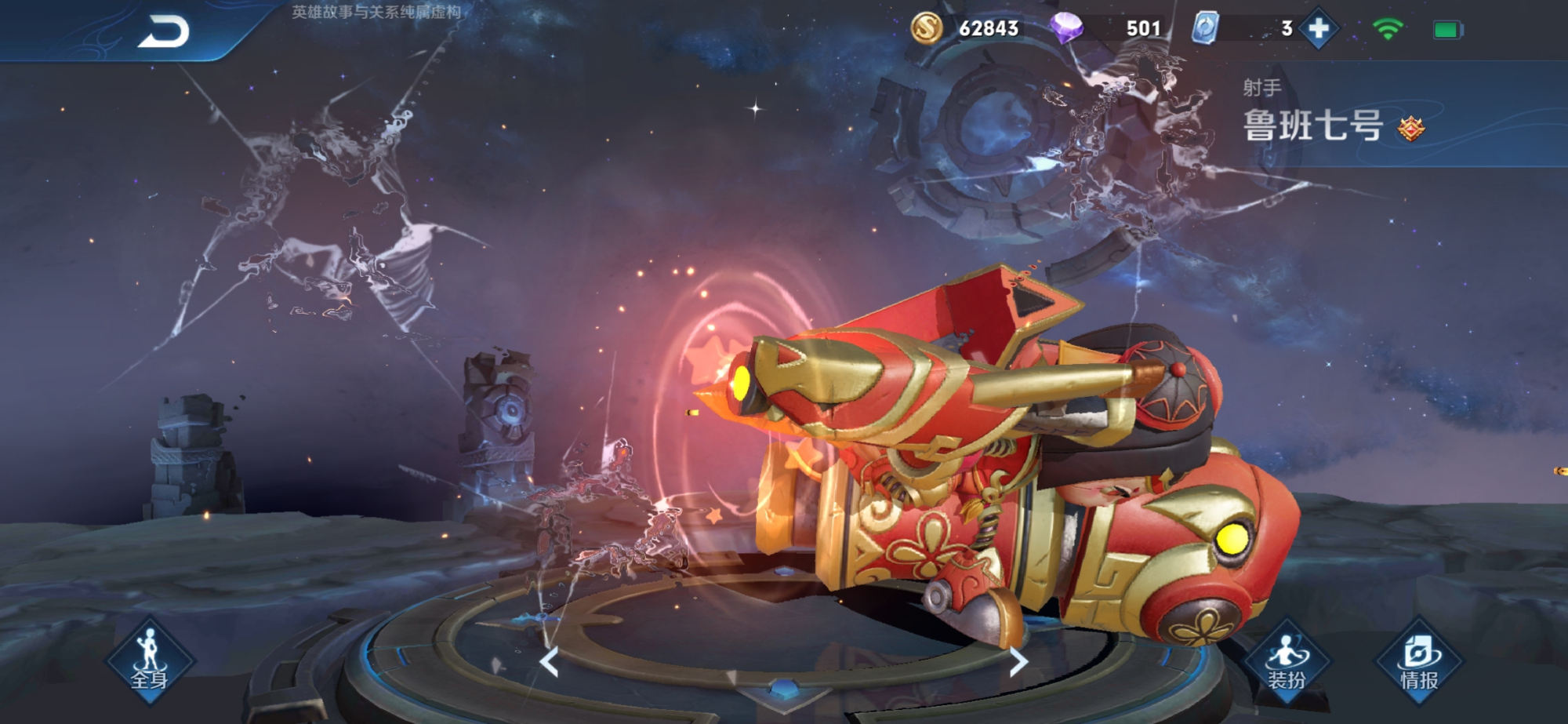Image resolution: width=1568 pixels, height=724 pixels.
Task: Go back using the return arrow
Action: click(x=164, y=32)
